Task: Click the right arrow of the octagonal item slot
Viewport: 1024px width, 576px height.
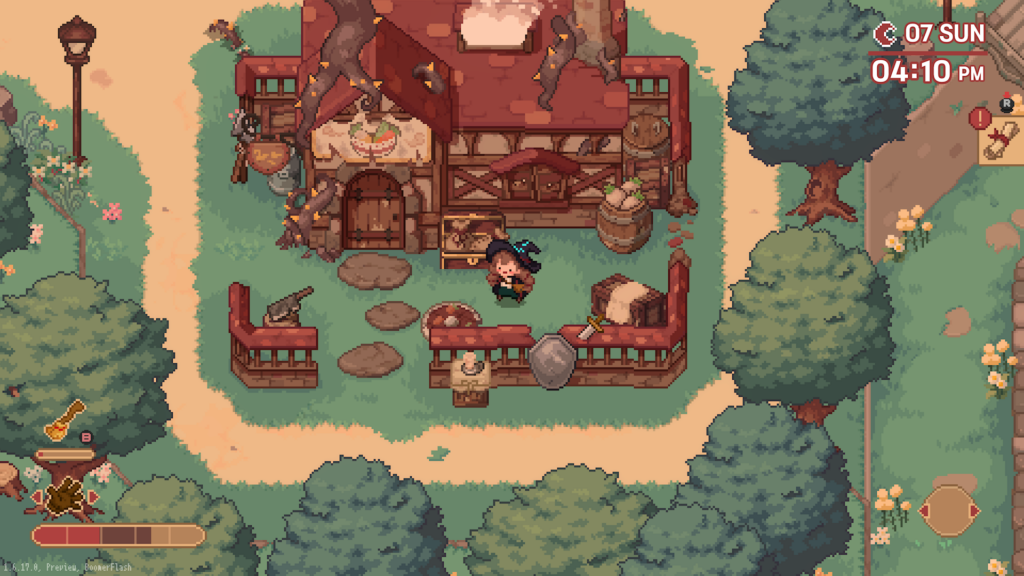Action: pyautogui.click(x=975, y=512)
